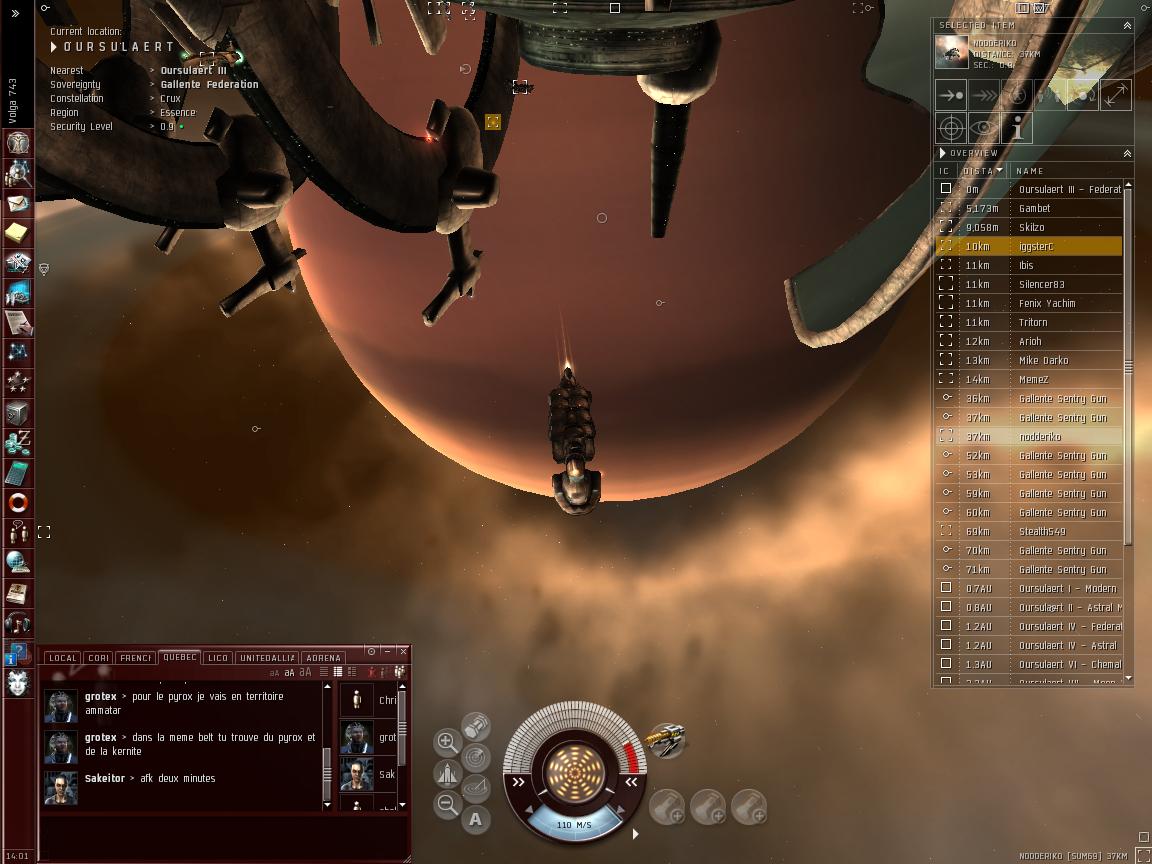The width and height of the screenshot is (1152, 864).
Task: Show info on the selected item
Action: coord(1017,128)
